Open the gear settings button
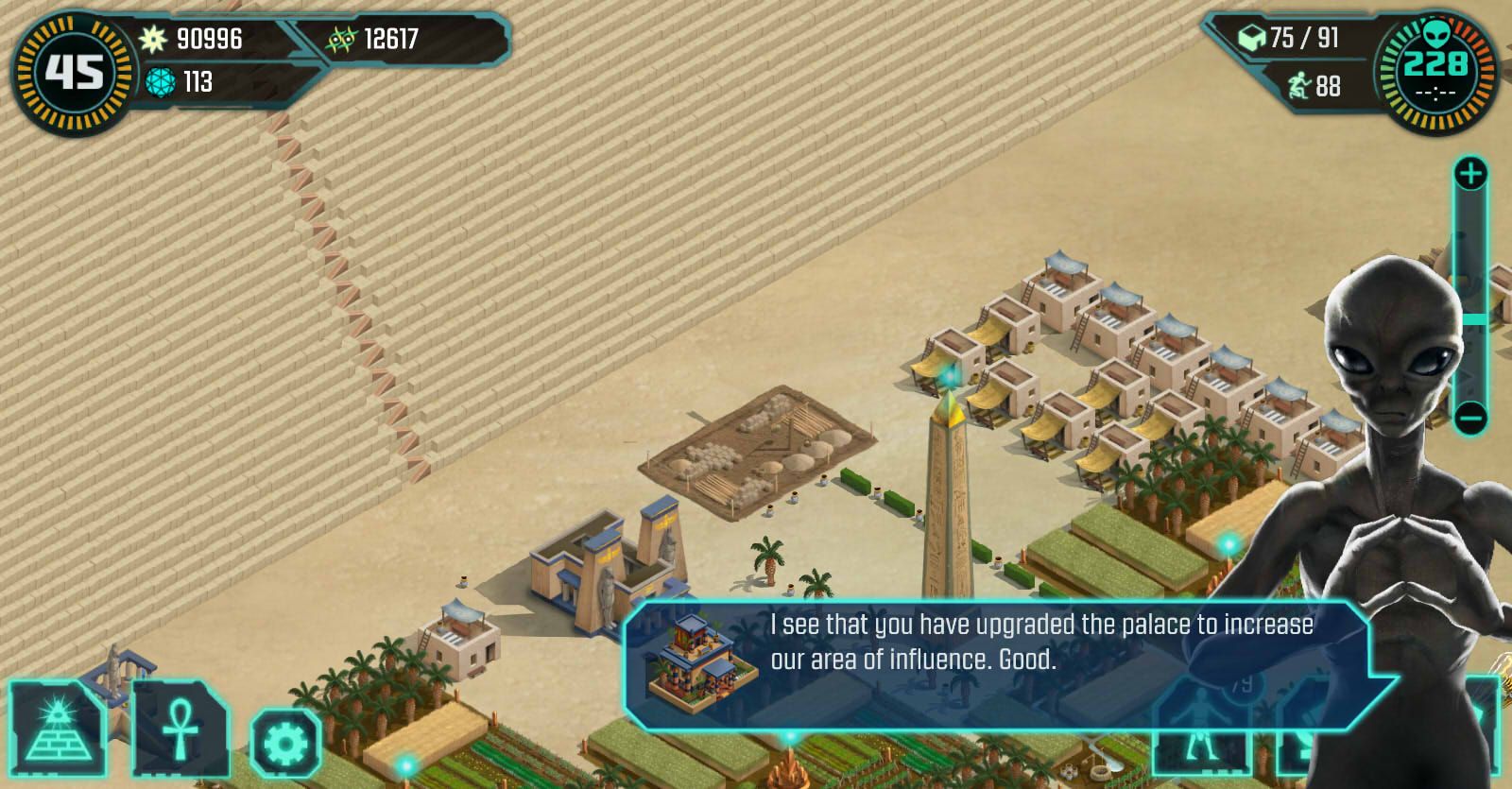The width and height of the screenshot is (1512, 789). (284, 744)
